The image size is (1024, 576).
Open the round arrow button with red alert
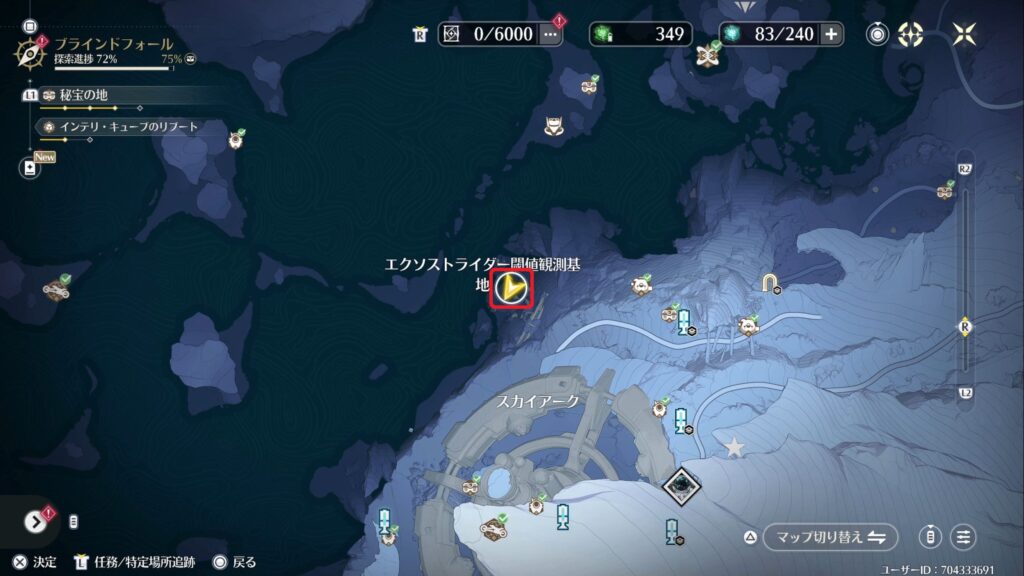(36, 521)
